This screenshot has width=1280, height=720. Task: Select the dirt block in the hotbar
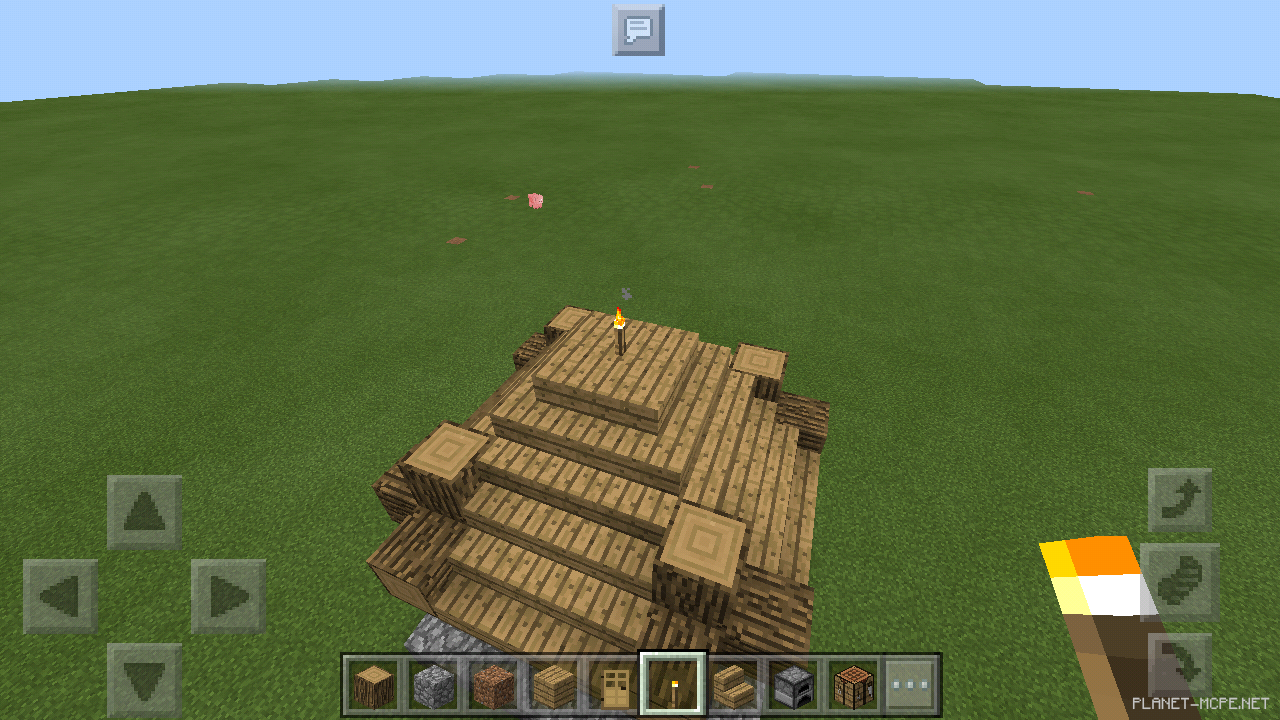tap(491, 685)
